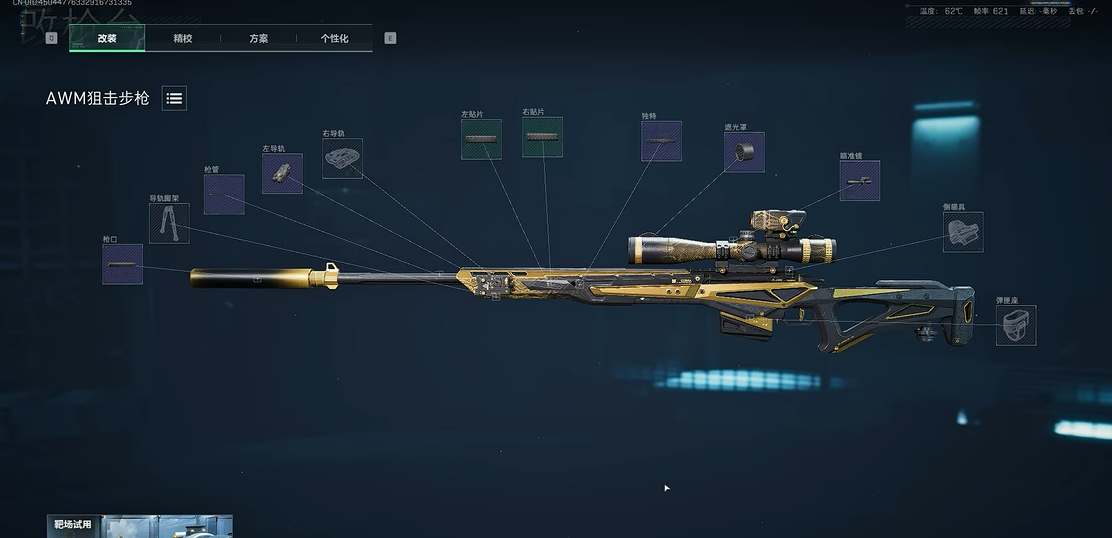Choose the 独特 attachment slot
Image resolution: width=1112 pixels, height=538 pixels.
click(x=661, y=141)
